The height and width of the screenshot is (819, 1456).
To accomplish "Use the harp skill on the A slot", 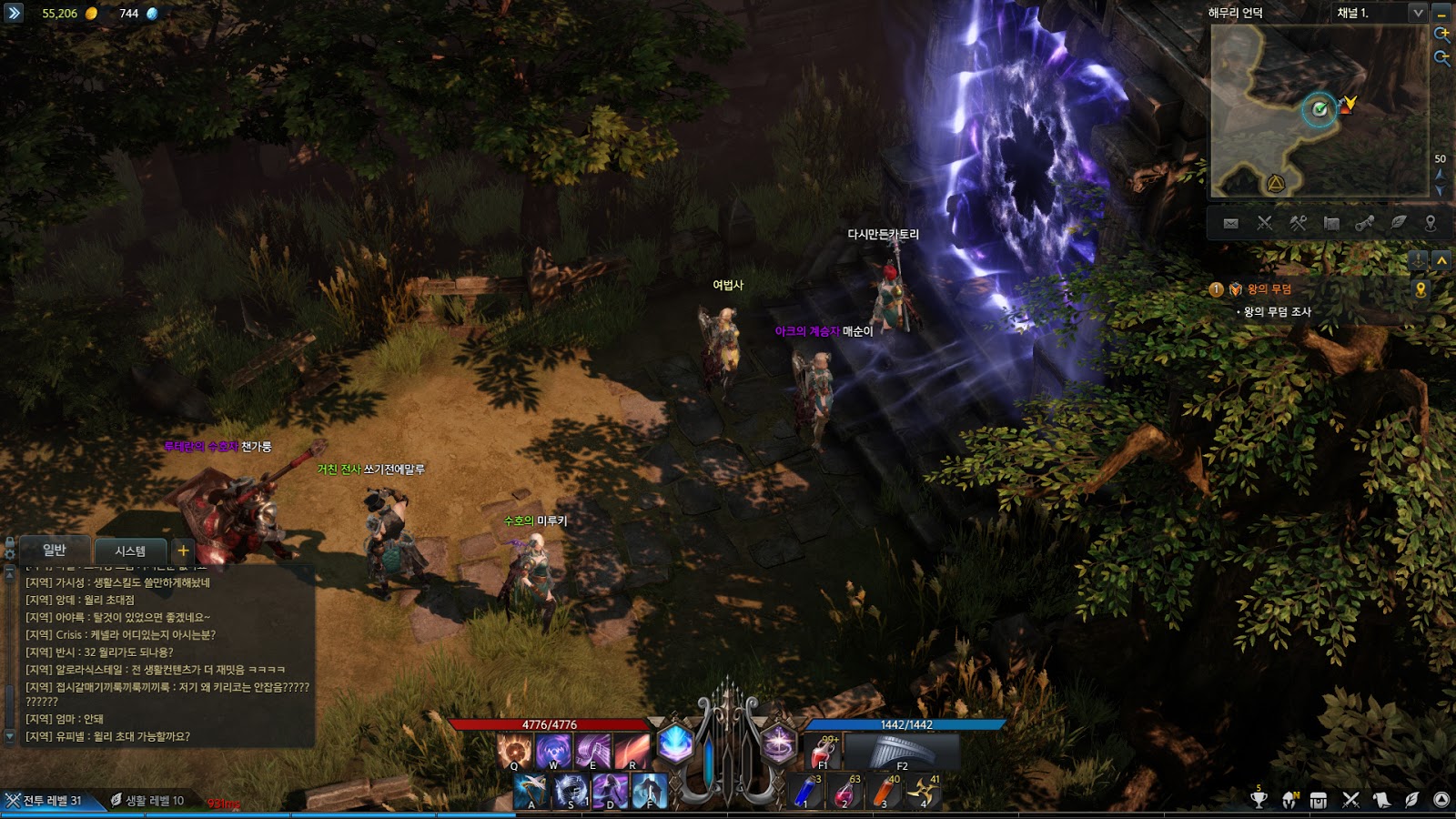I will pyautogui.click(x=531, y=791).
